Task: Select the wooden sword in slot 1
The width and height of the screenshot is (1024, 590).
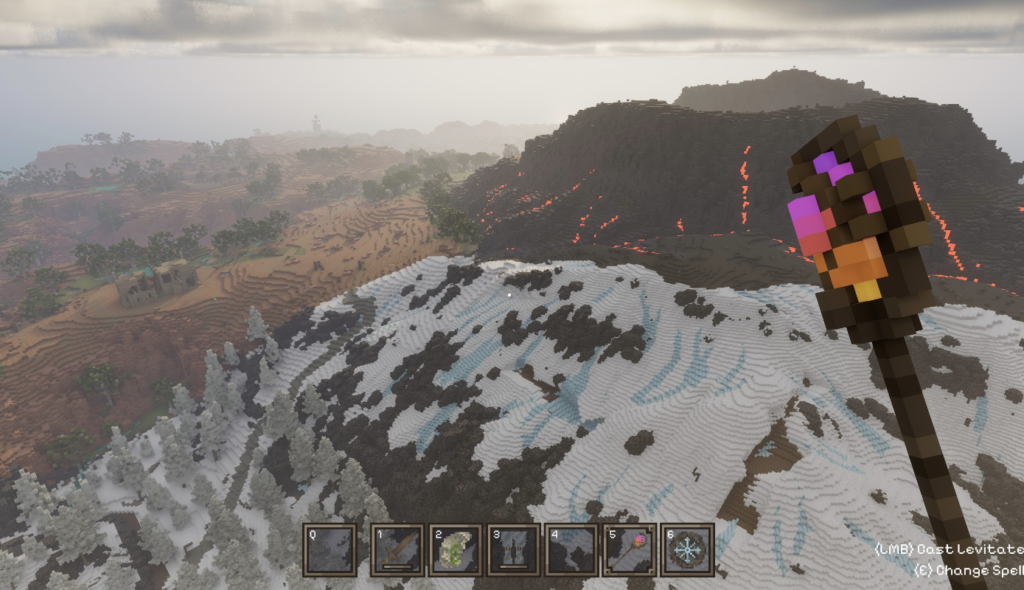Action: coord(397,550)
